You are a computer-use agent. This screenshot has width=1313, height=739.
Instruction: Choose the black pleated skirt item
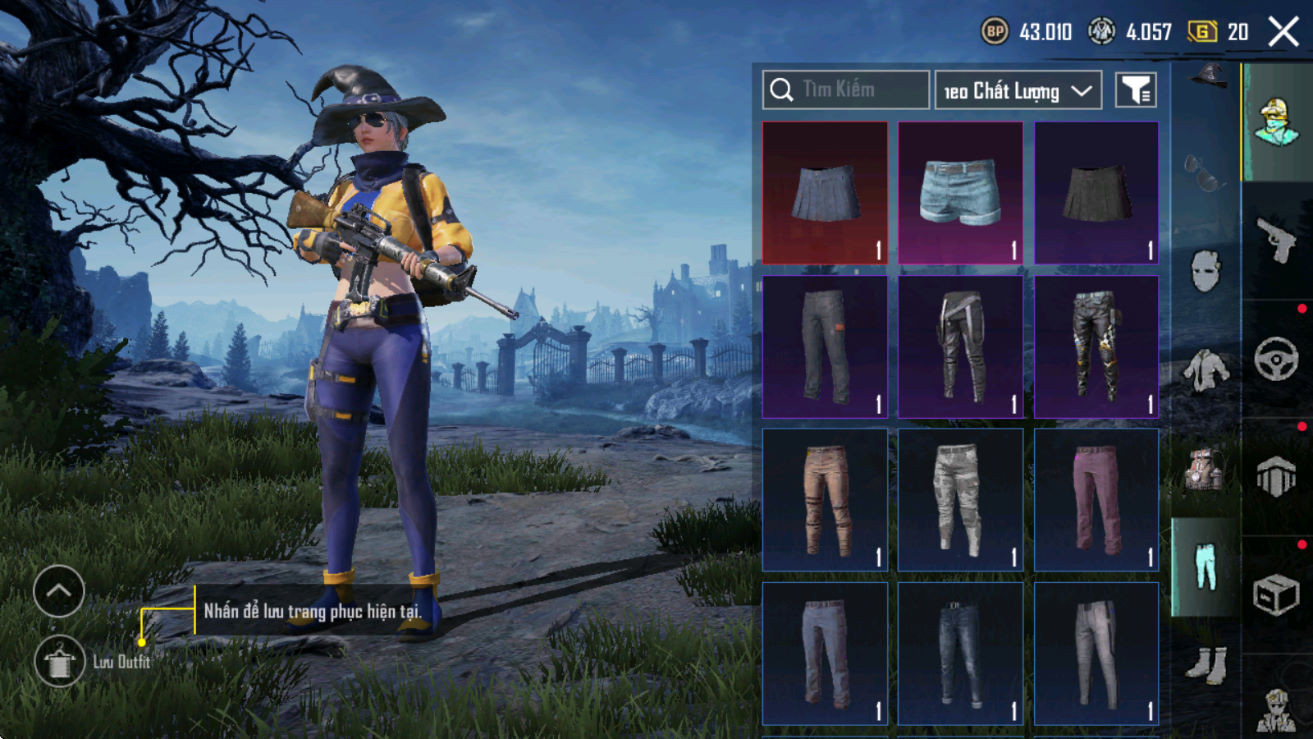(x=1096, y=193)
